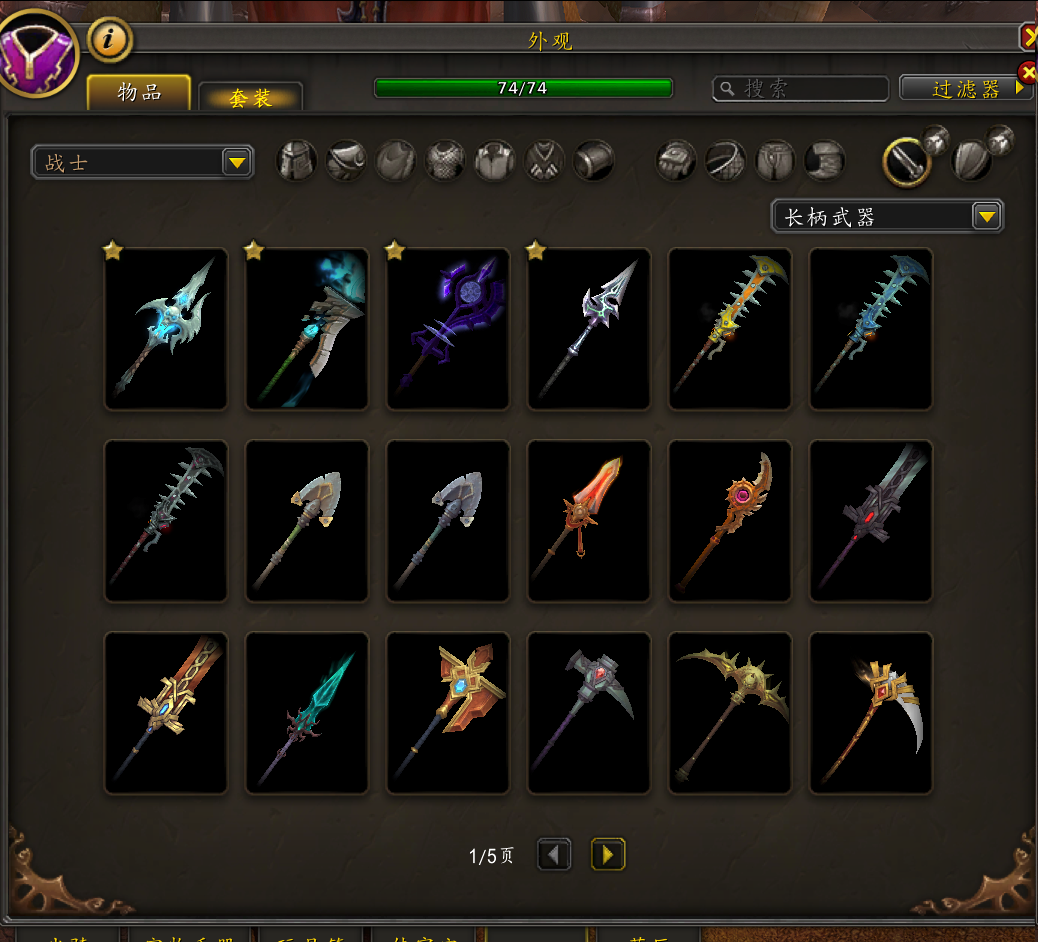Pick the golden scythe with white blade
Image resolution: width=1038 pixels, height=942 pixels.
pyautogui.click(x=871, y=713)
